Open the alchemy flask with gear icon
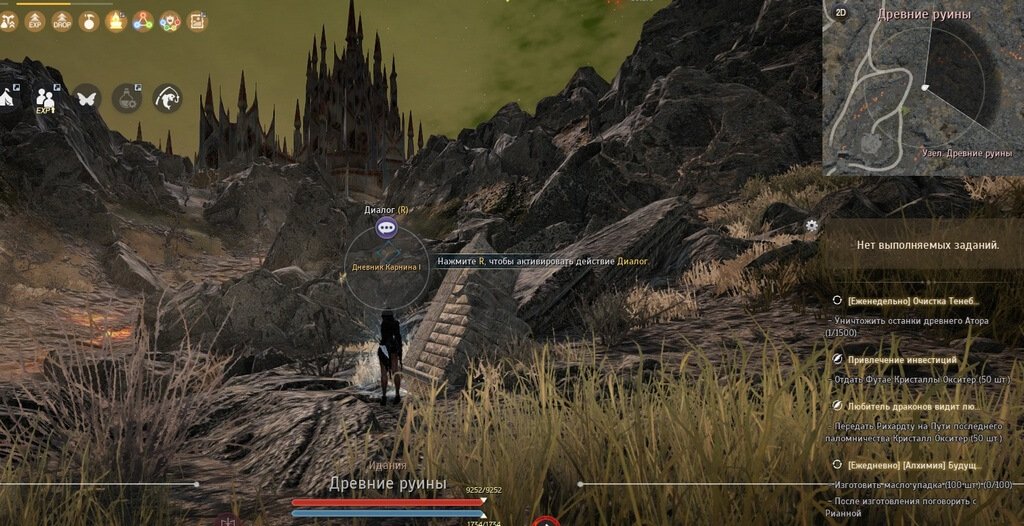Viewport: 1024px width, 526px height. point(127,97)
